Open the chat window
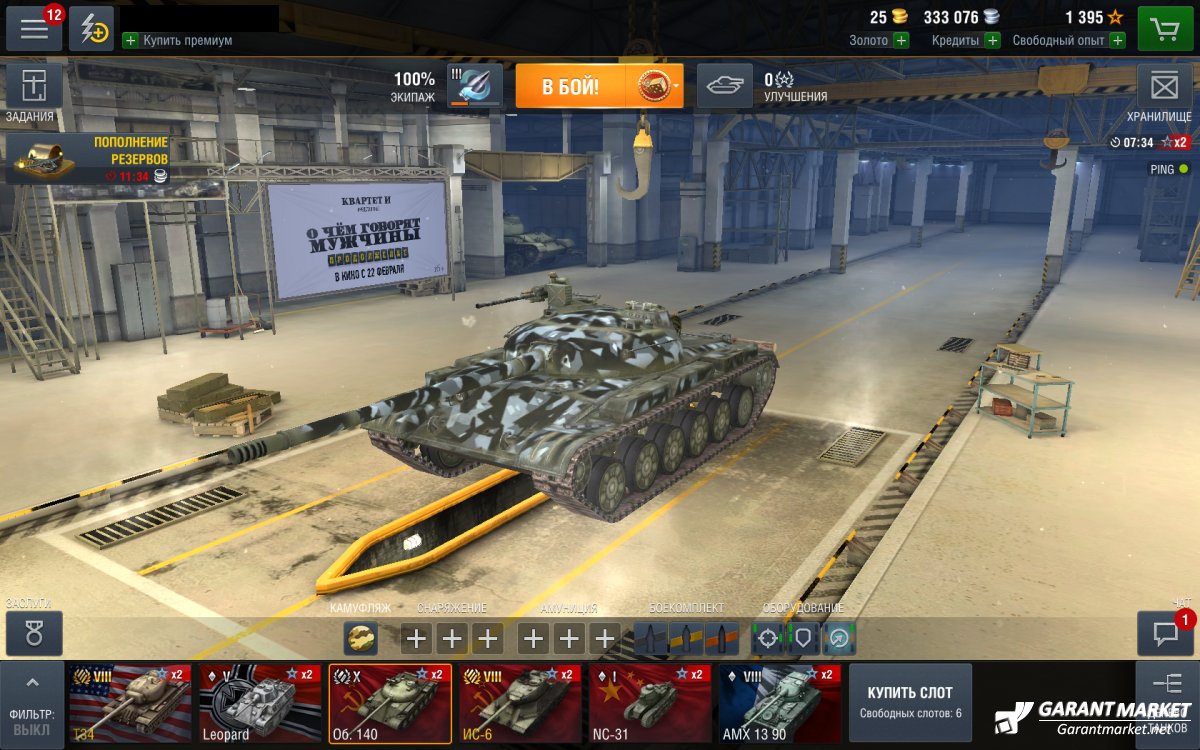Viewport: 1200px width, 750px height. click(x=1165, y=633)
